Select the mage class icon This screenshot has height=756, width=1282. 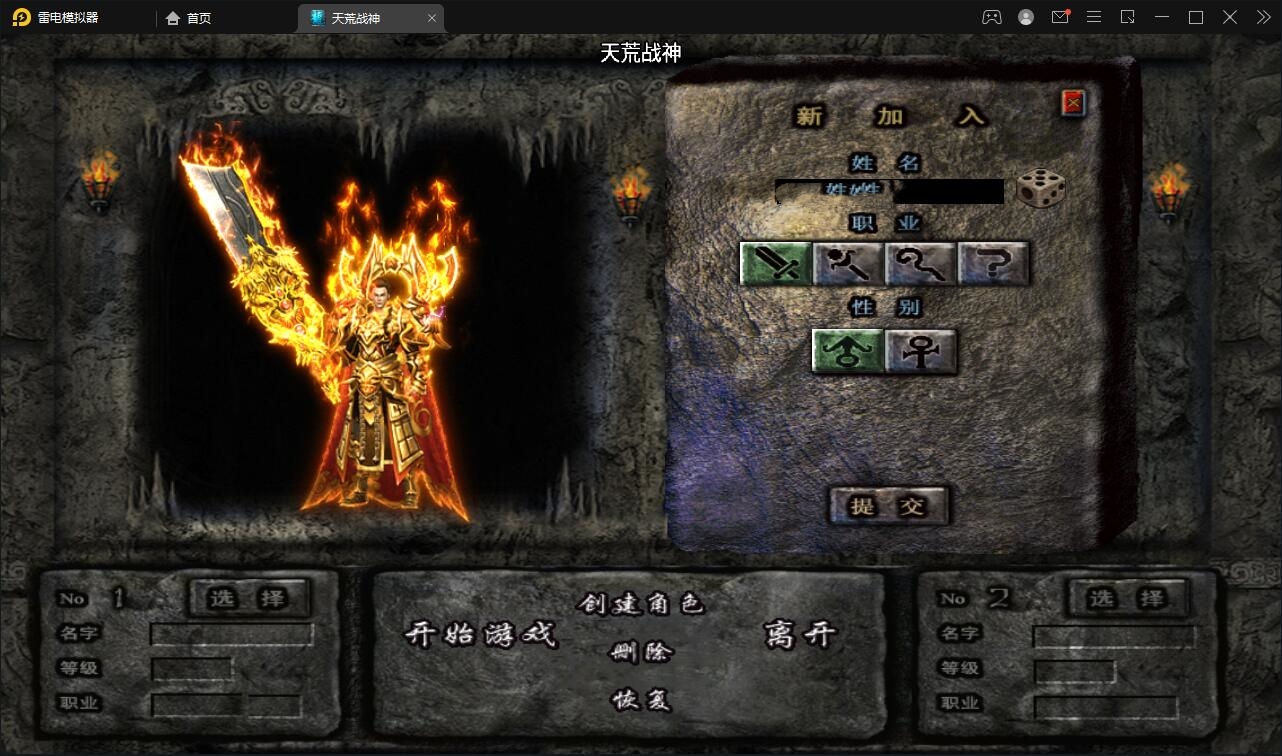coord(848,263)
